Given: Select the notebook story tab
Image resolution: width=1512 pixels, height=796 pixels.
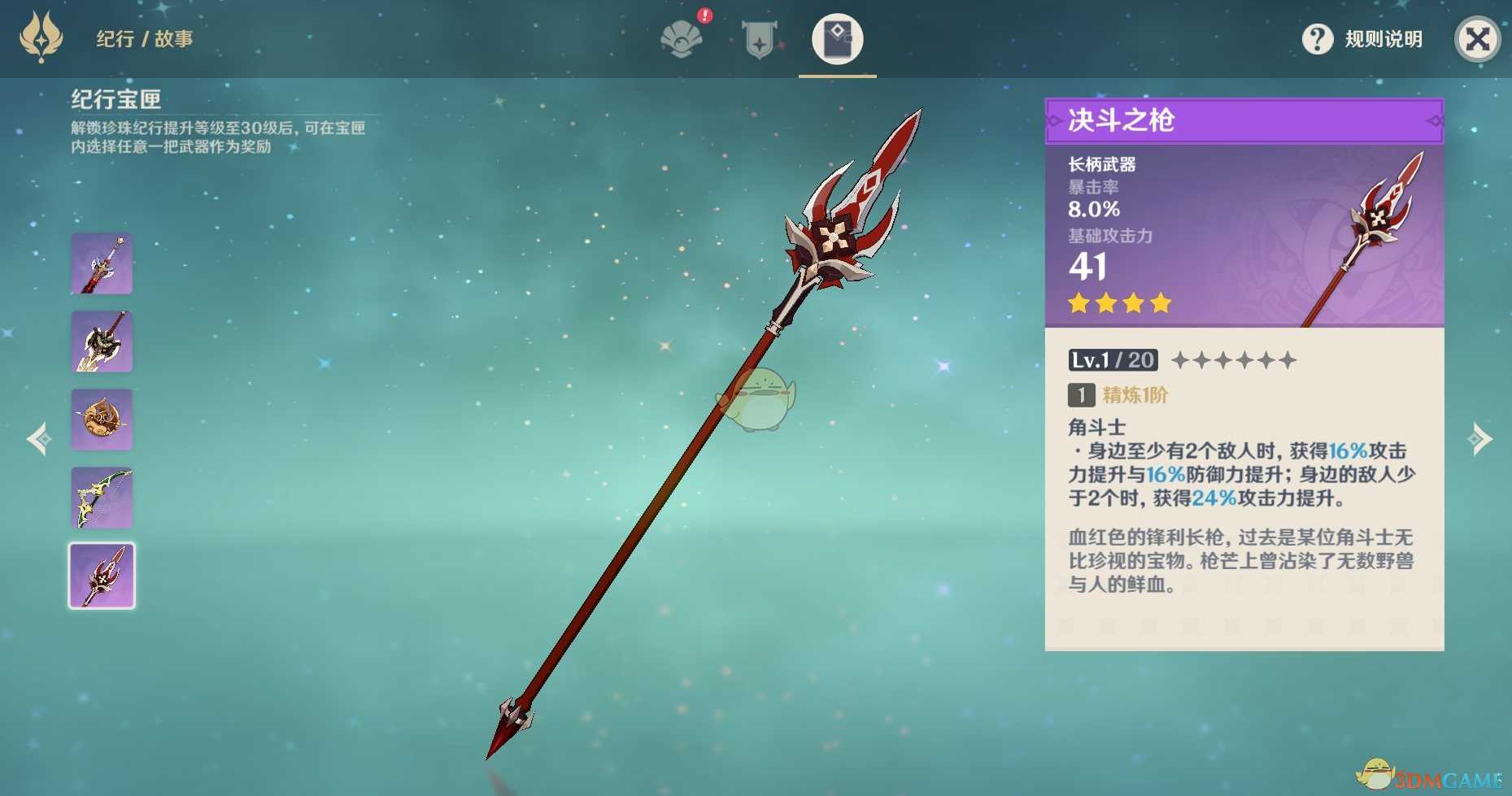Looking at the screenshot, I should tap(837, 39).
